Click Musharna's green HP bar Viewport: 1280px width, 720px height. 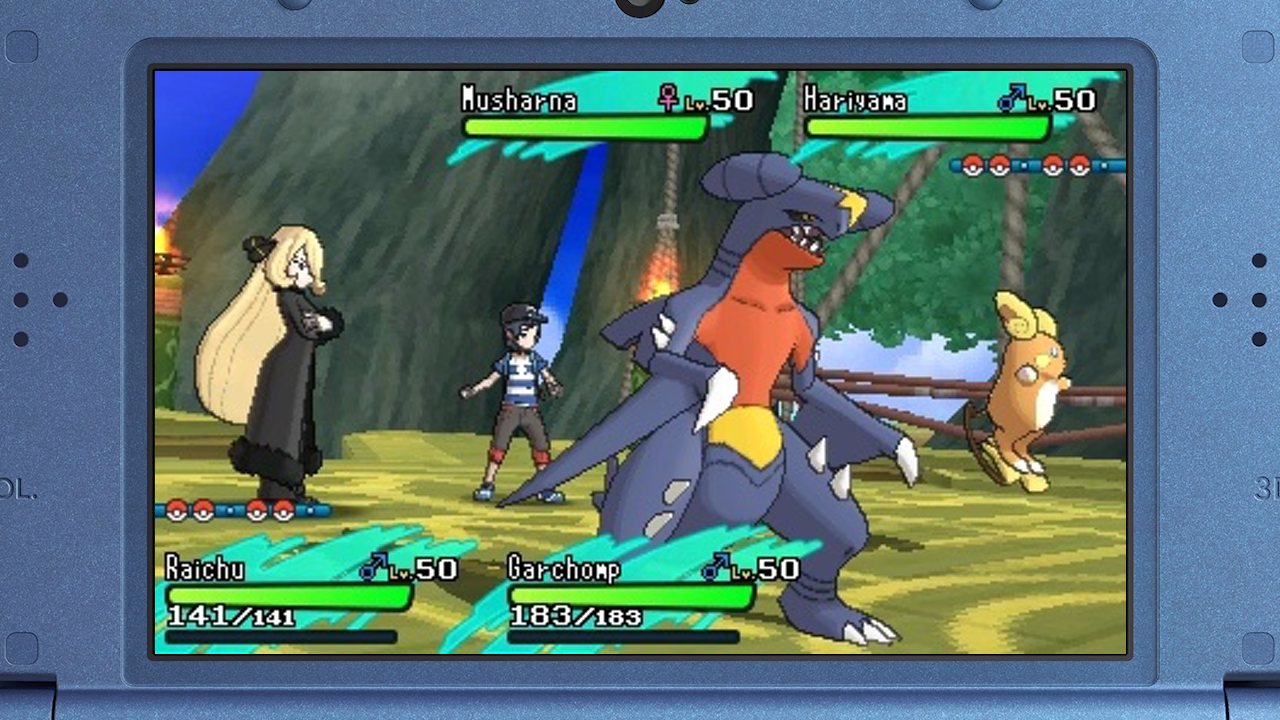point(585,127)
